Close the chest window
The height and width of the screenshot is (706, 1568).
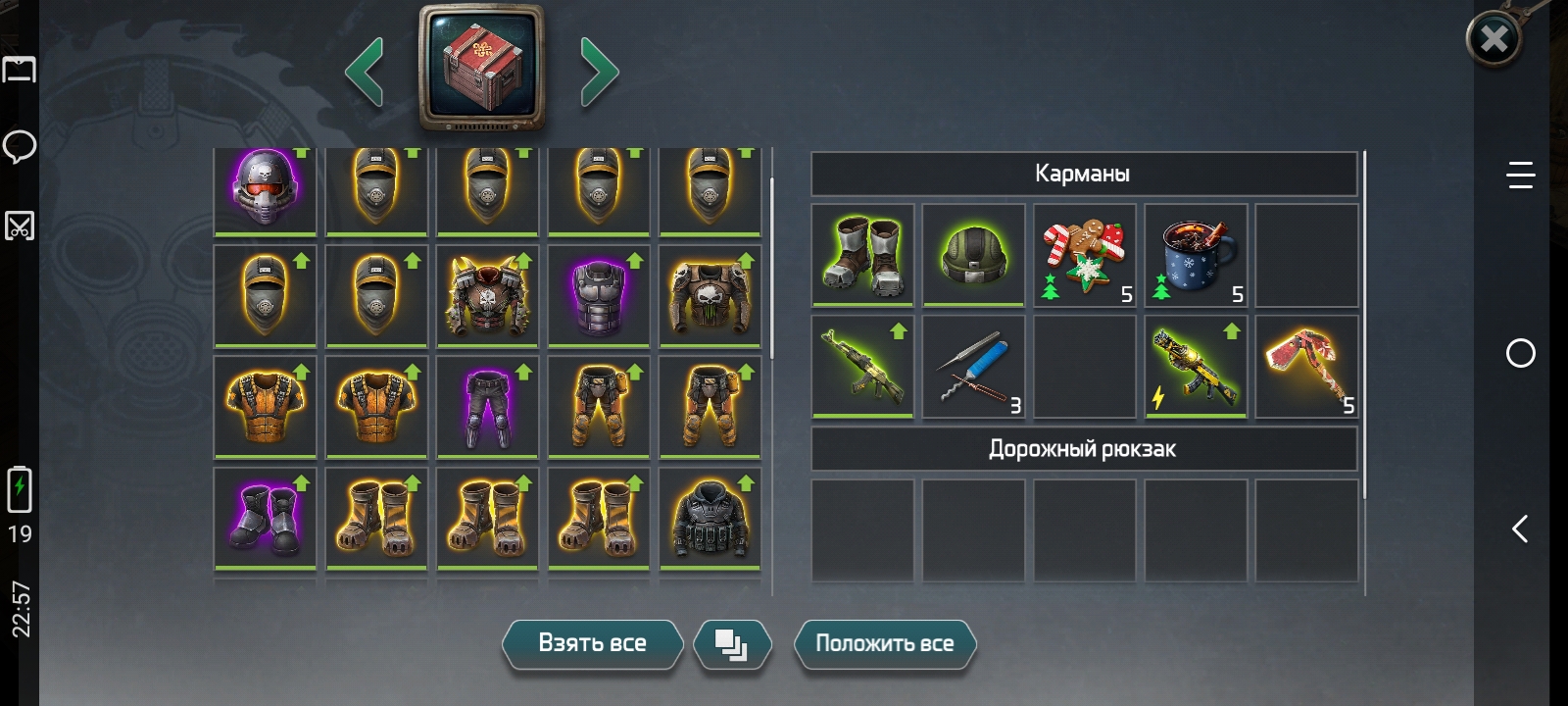(x=1494, y=39)
